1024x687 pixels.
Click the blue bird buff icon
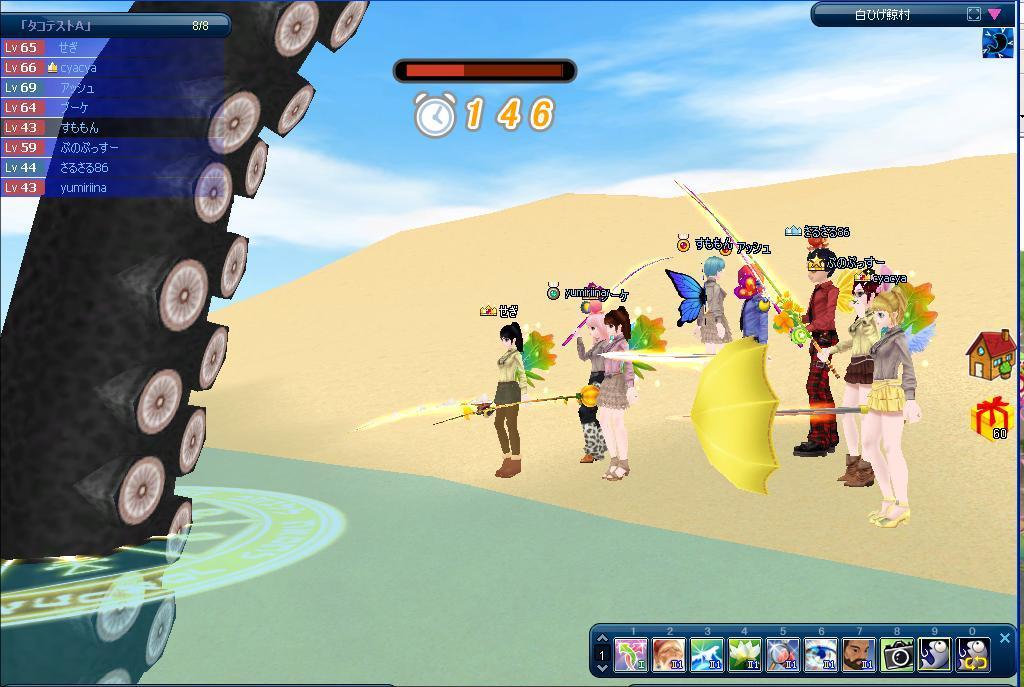(997, 44)
